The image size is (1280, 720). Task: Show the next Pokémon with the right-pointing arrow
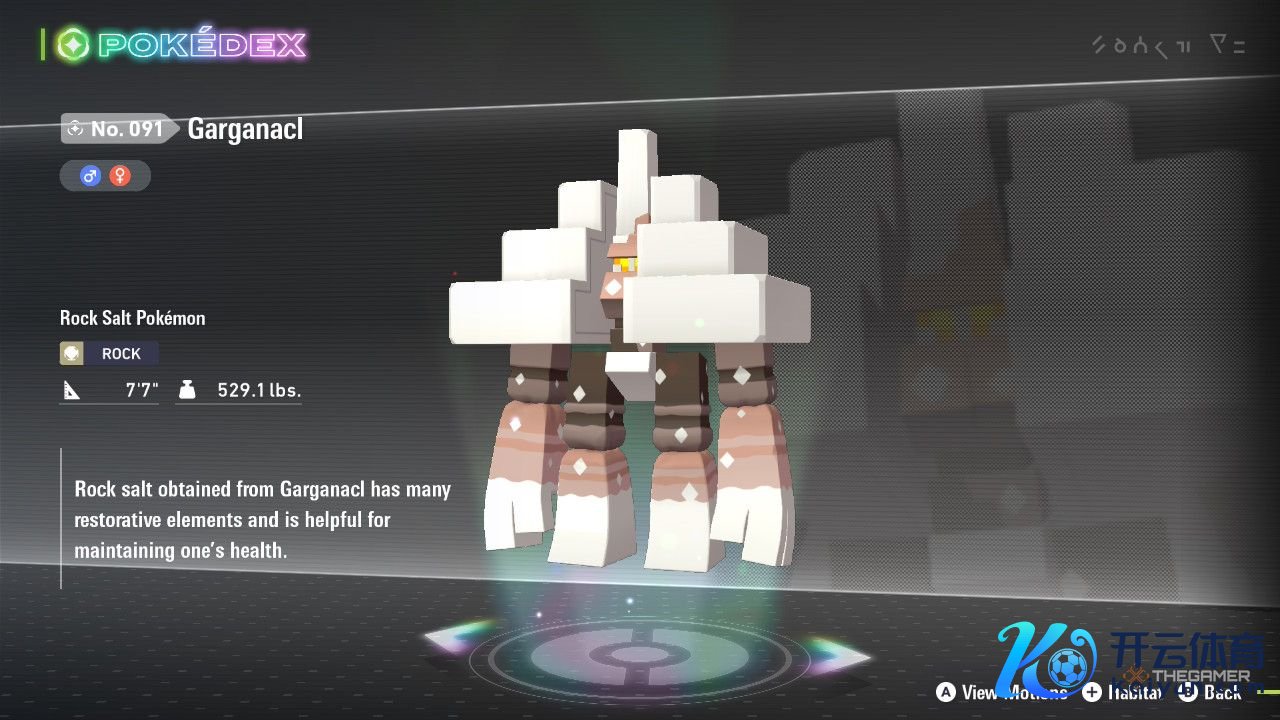(838, 655)
